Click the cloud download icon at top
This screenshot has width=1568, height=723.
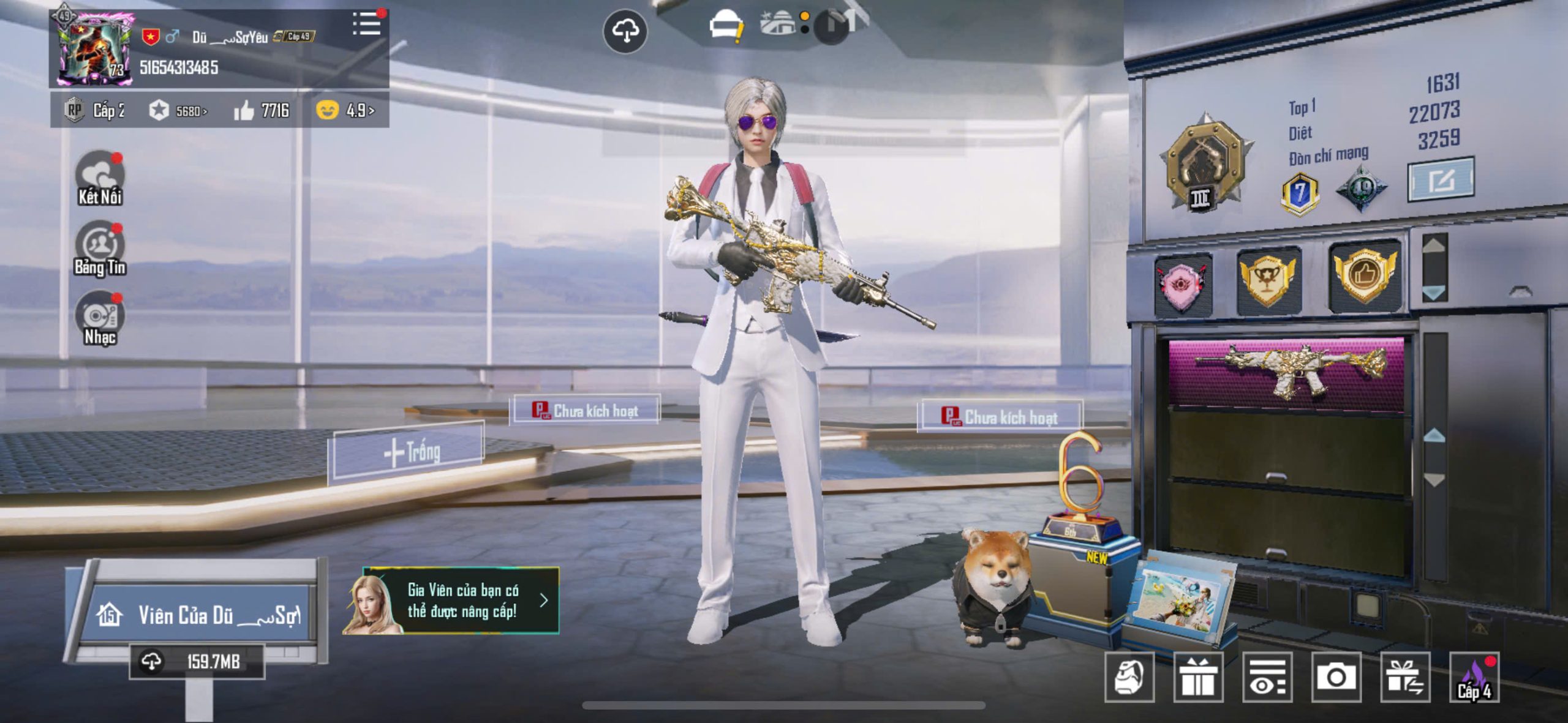click(x=625, y=31)
